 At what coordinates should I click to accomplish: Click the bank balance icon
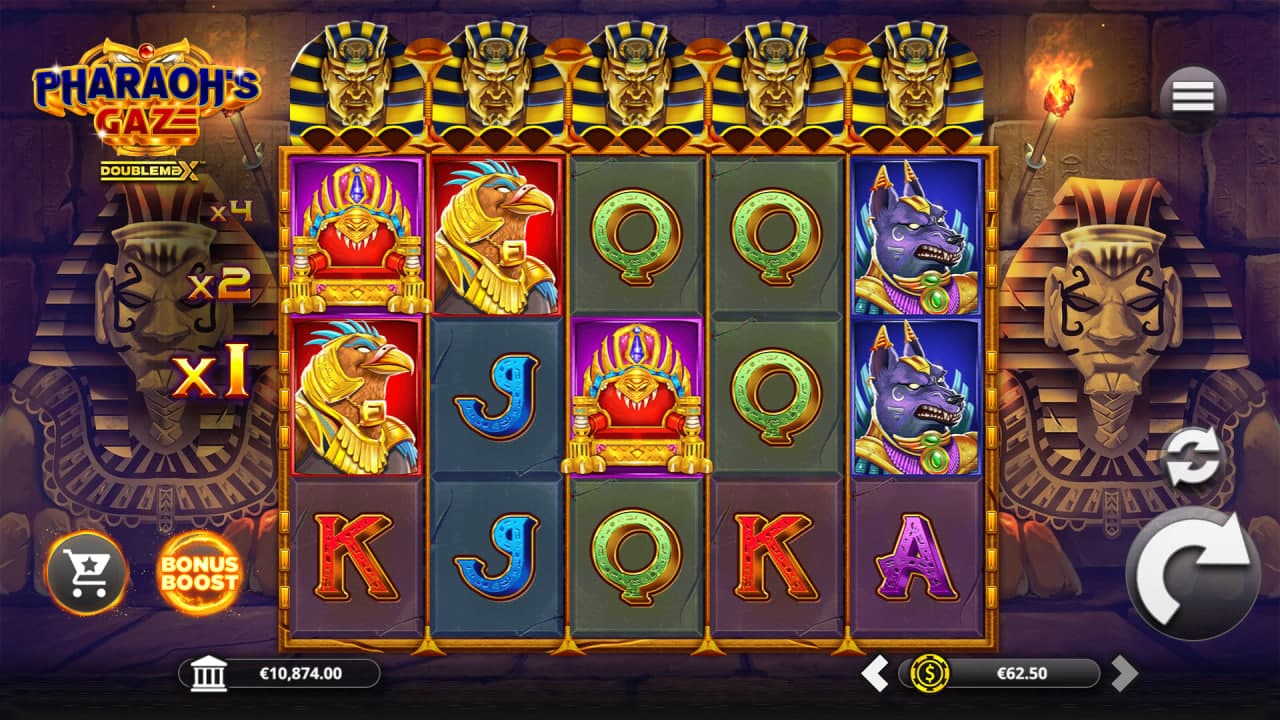[208, 673]
